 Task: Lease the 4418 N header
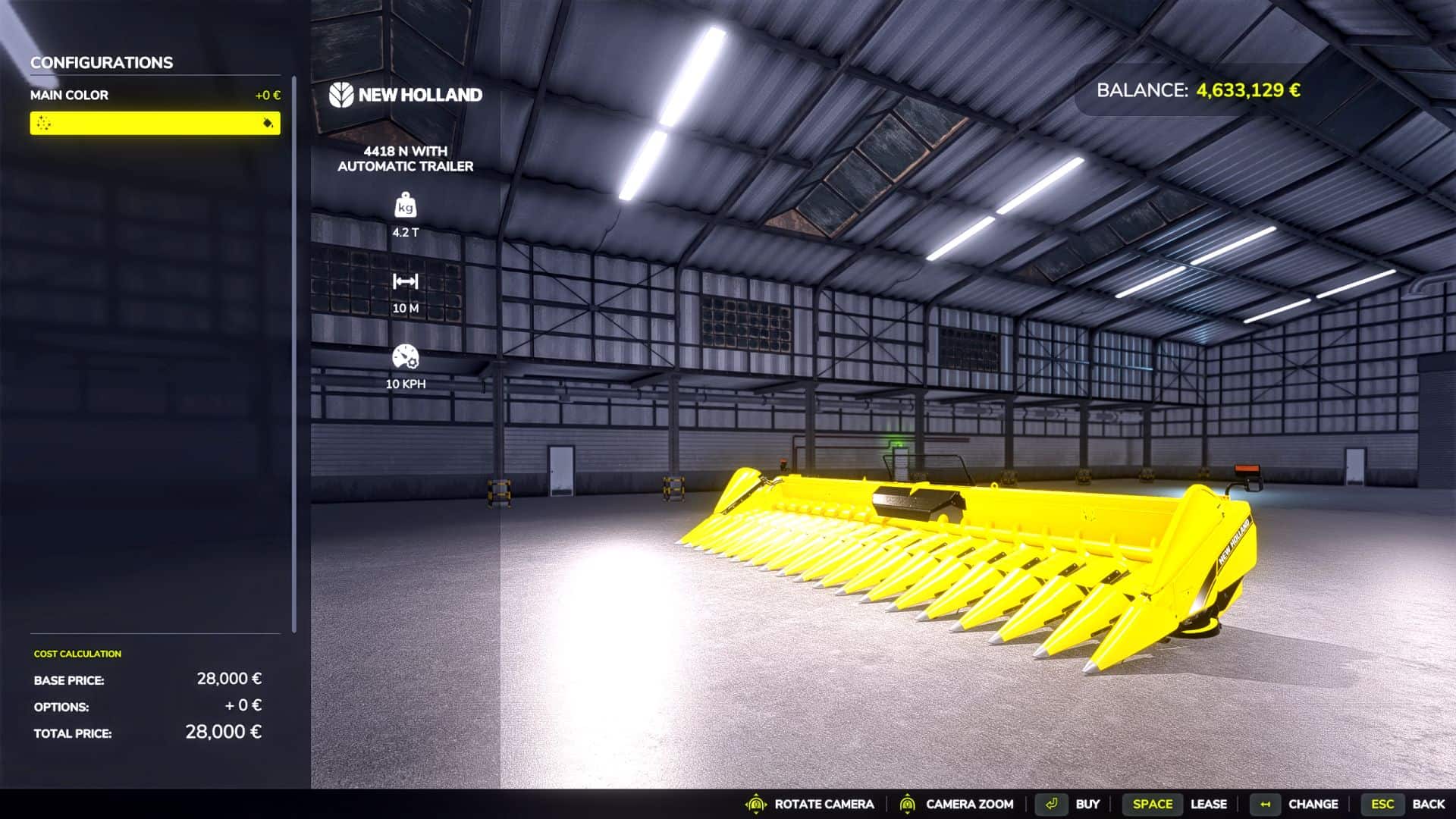pyautogui.click(x=1207, y=804)
